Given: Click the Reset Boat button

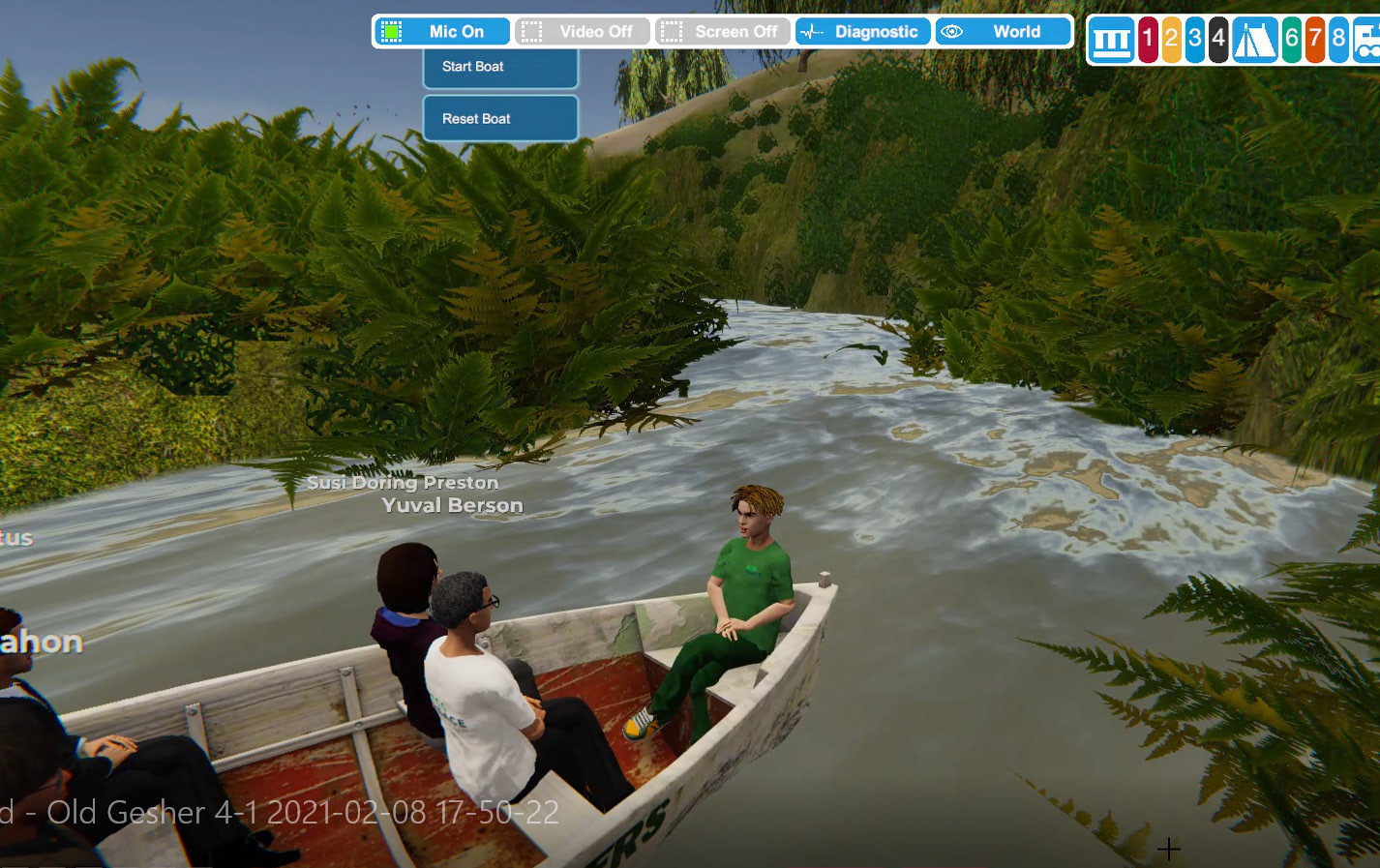Looking at the screenshot, I should [500, 119].
